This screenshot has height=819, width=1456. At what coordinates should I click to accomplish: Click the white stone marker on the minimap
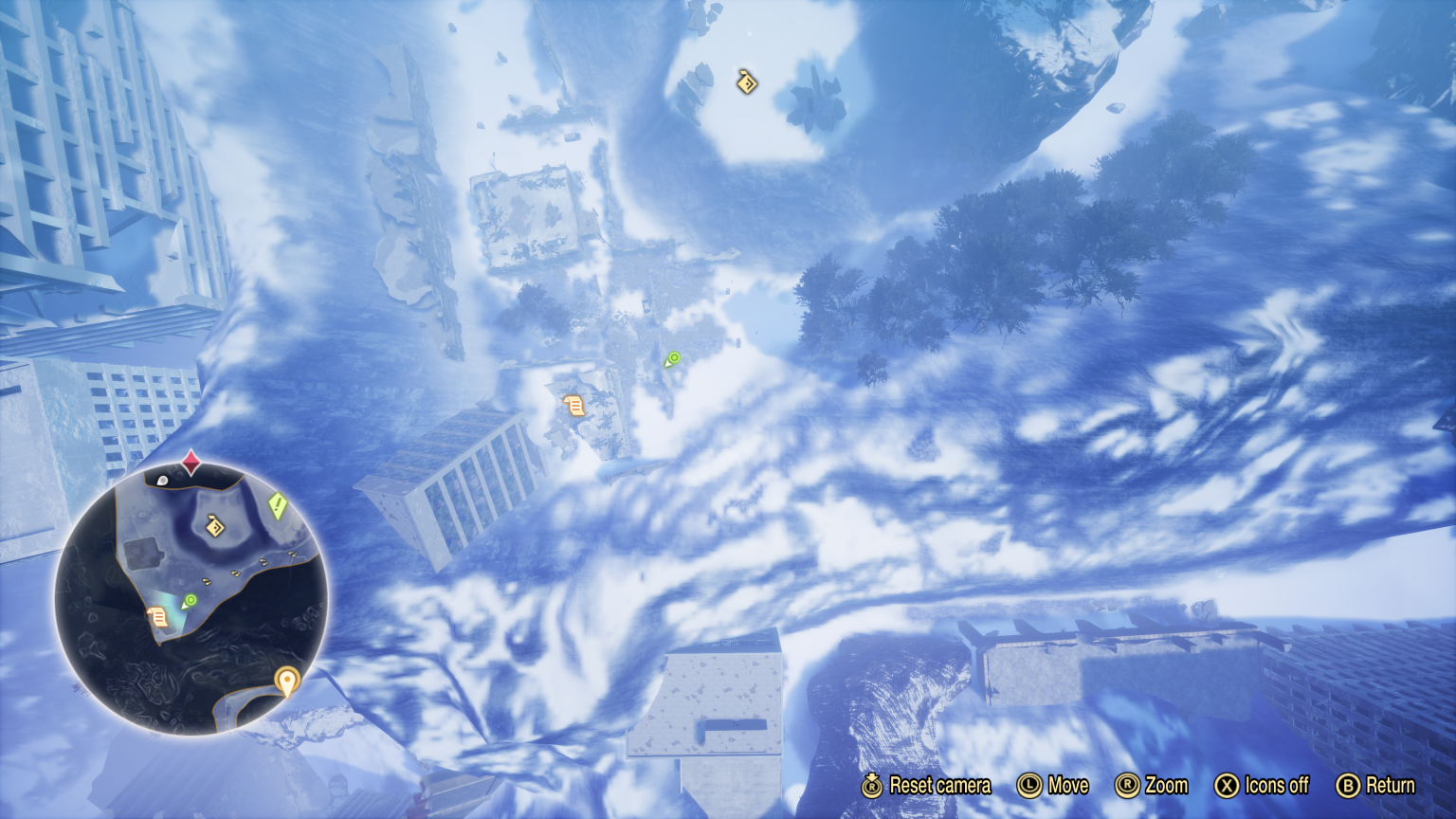162,481
